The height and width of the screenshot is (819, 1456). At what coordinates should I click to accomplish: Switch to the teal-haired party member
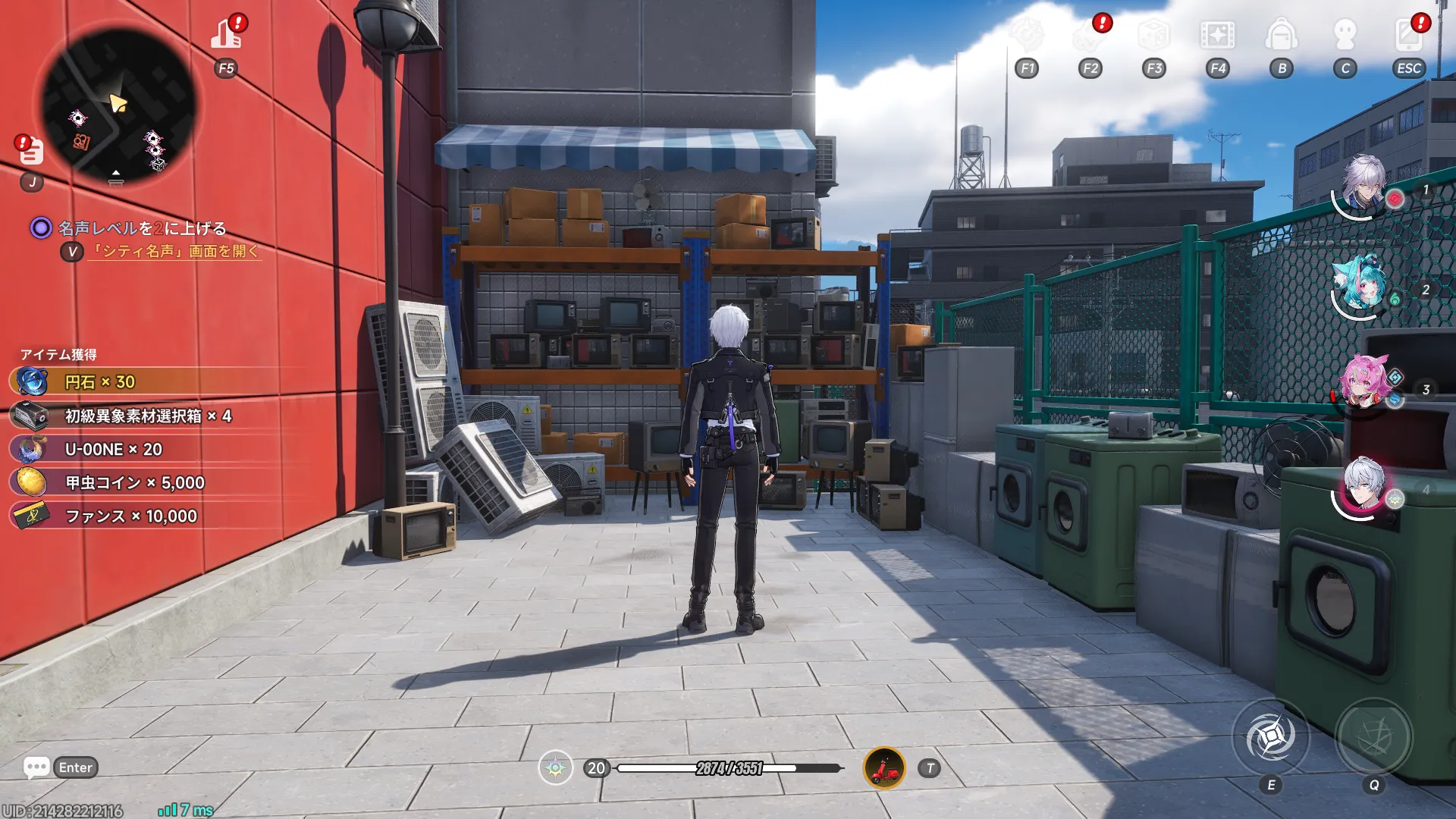1363,284
